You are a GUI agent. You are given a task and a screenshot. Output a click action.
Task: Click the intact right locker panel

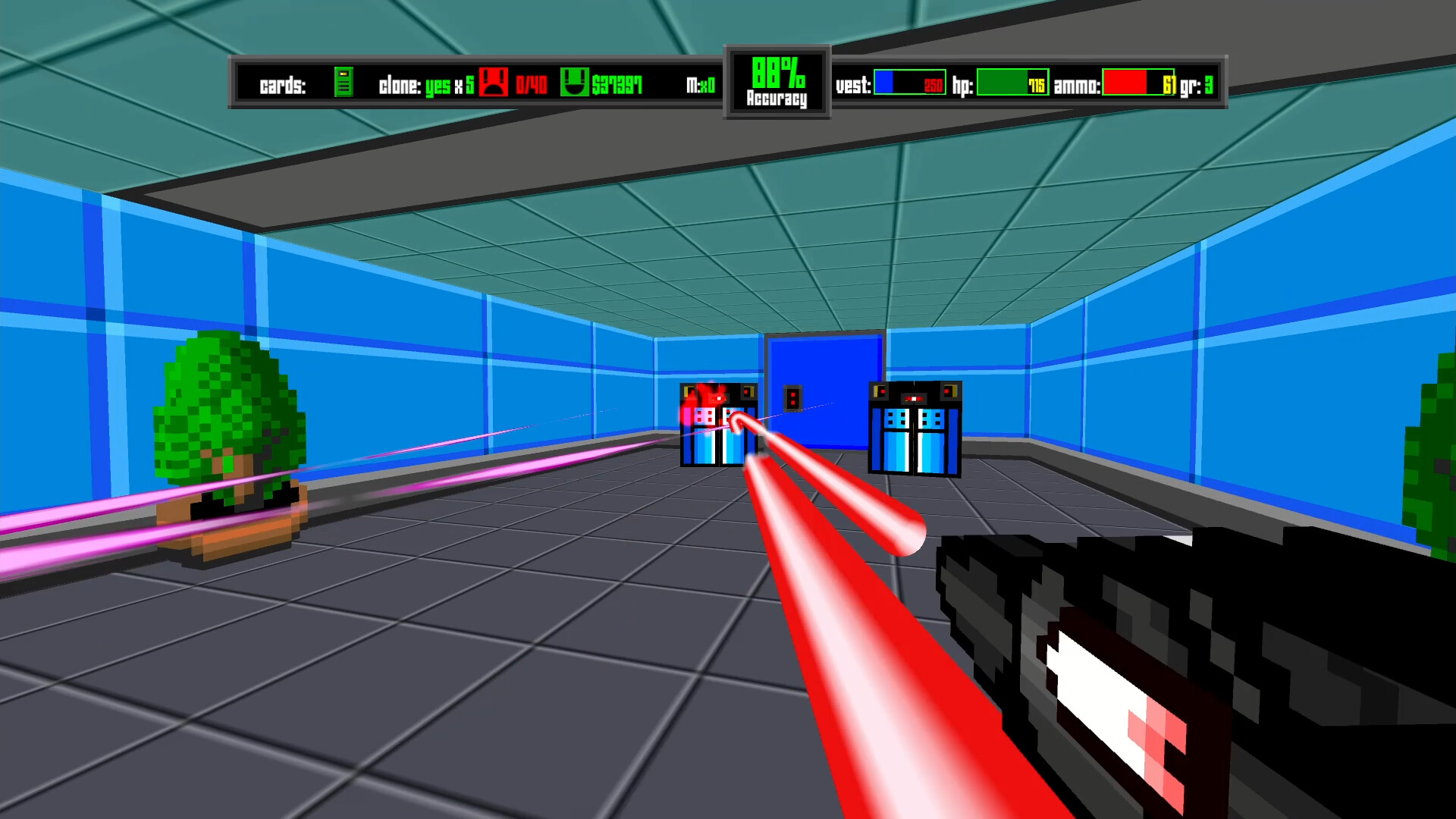click(x=915, y=428)
